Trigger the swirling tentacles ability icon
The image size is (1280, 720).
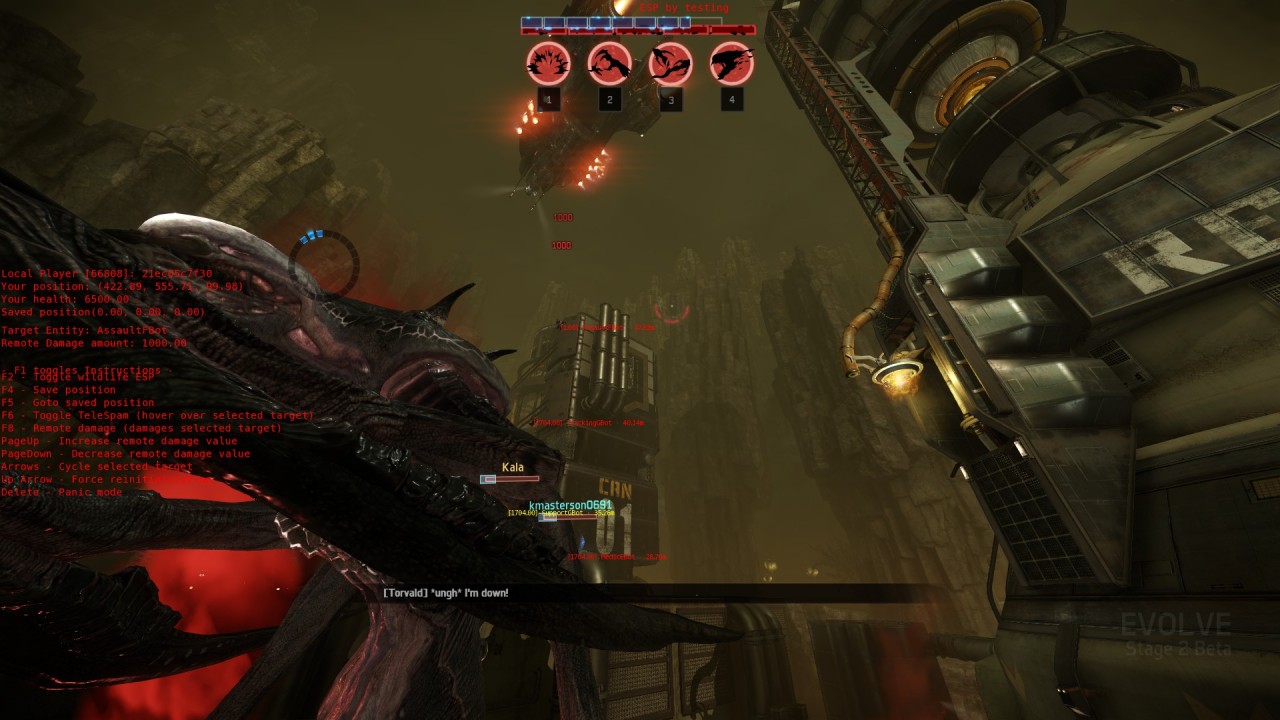[670, 63]
